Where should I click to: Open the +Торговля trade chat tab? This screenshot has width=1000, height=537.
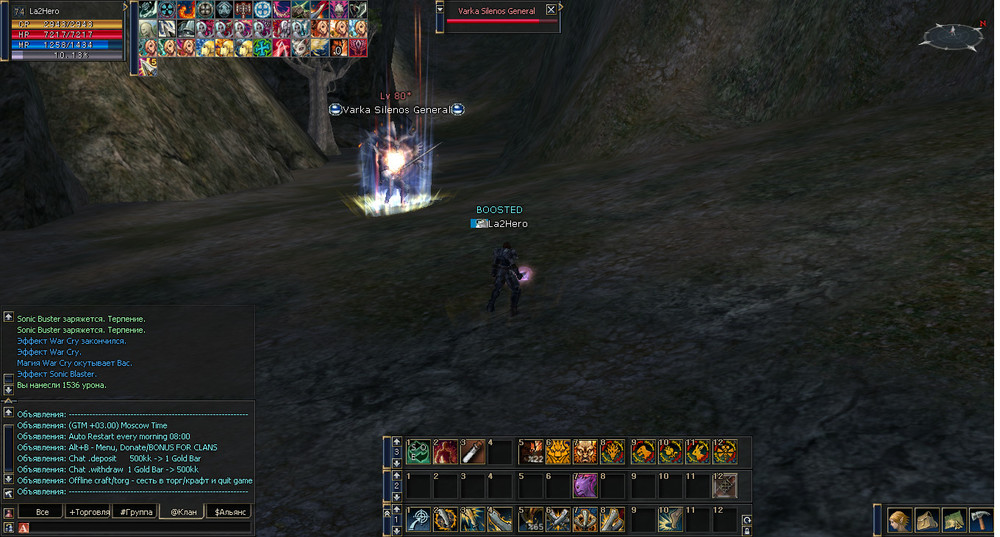point(90,512)
